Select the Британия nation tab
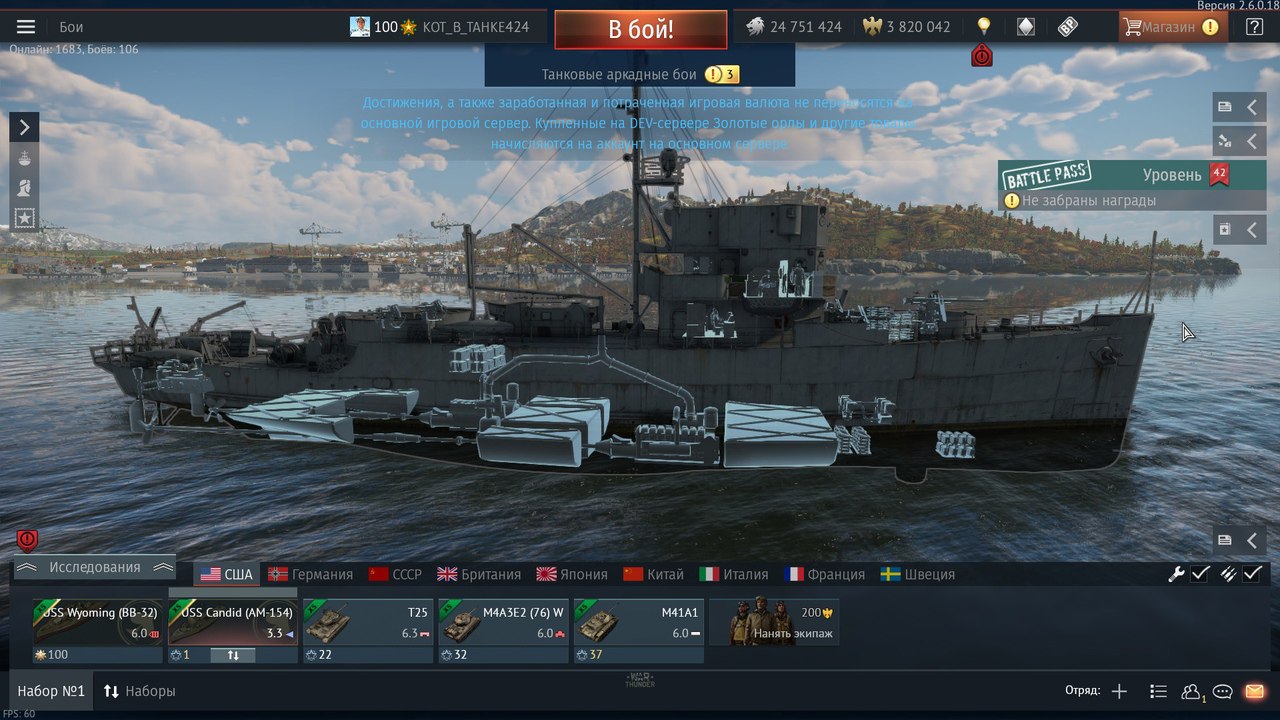The width and height of the screenshot is (1280, 720). click(x=479, y=574)
